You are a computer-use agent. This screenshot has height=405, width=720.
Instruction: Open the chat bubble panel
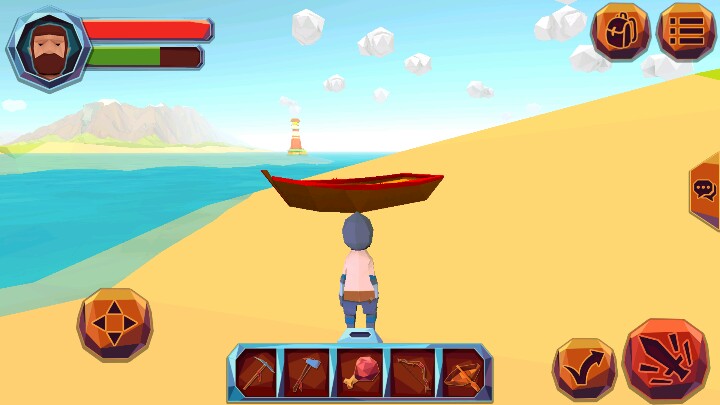[704, 190]
